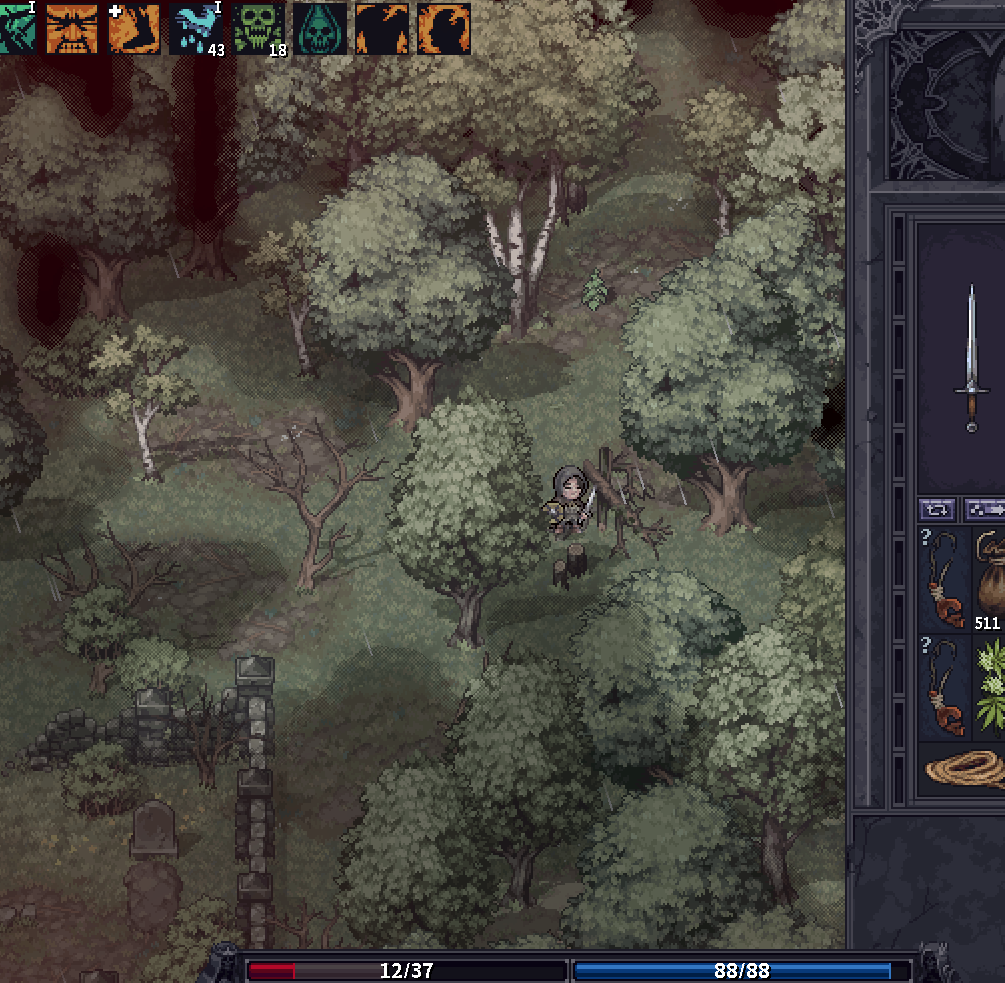Inspect the teal hooded skull status icon
Viewport: 1005px width, 983px height.
320,28
